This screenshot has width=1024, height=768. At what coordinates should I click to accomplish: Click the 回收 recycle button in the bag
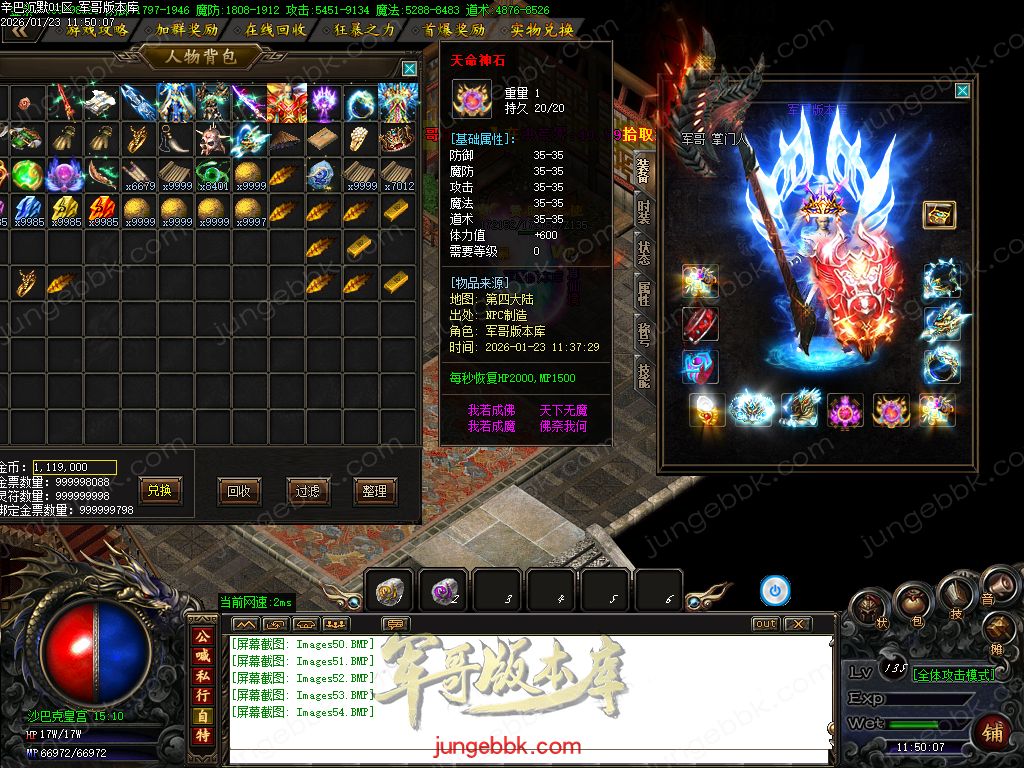[x=239, y=491]
